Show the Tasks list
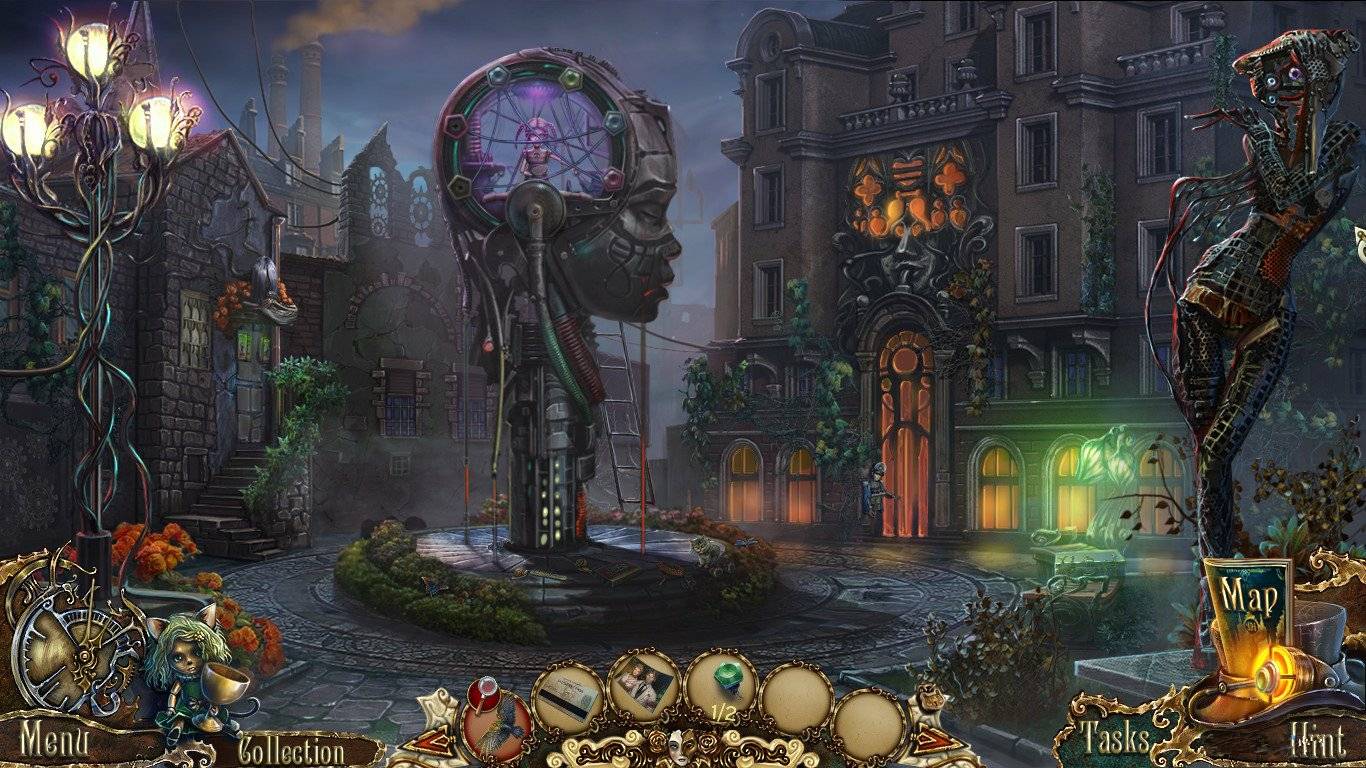 [x=1115, y=738]
